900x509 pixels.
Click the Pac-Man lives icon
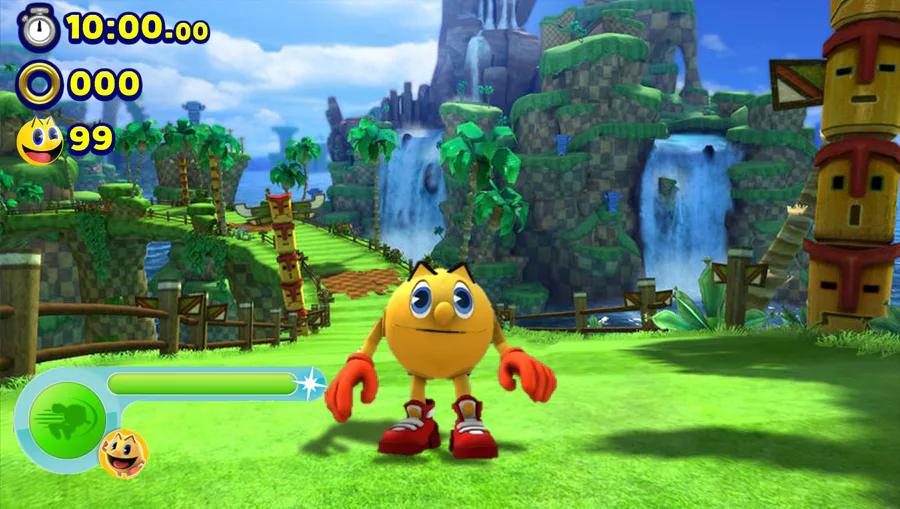[x=40, y=141]
